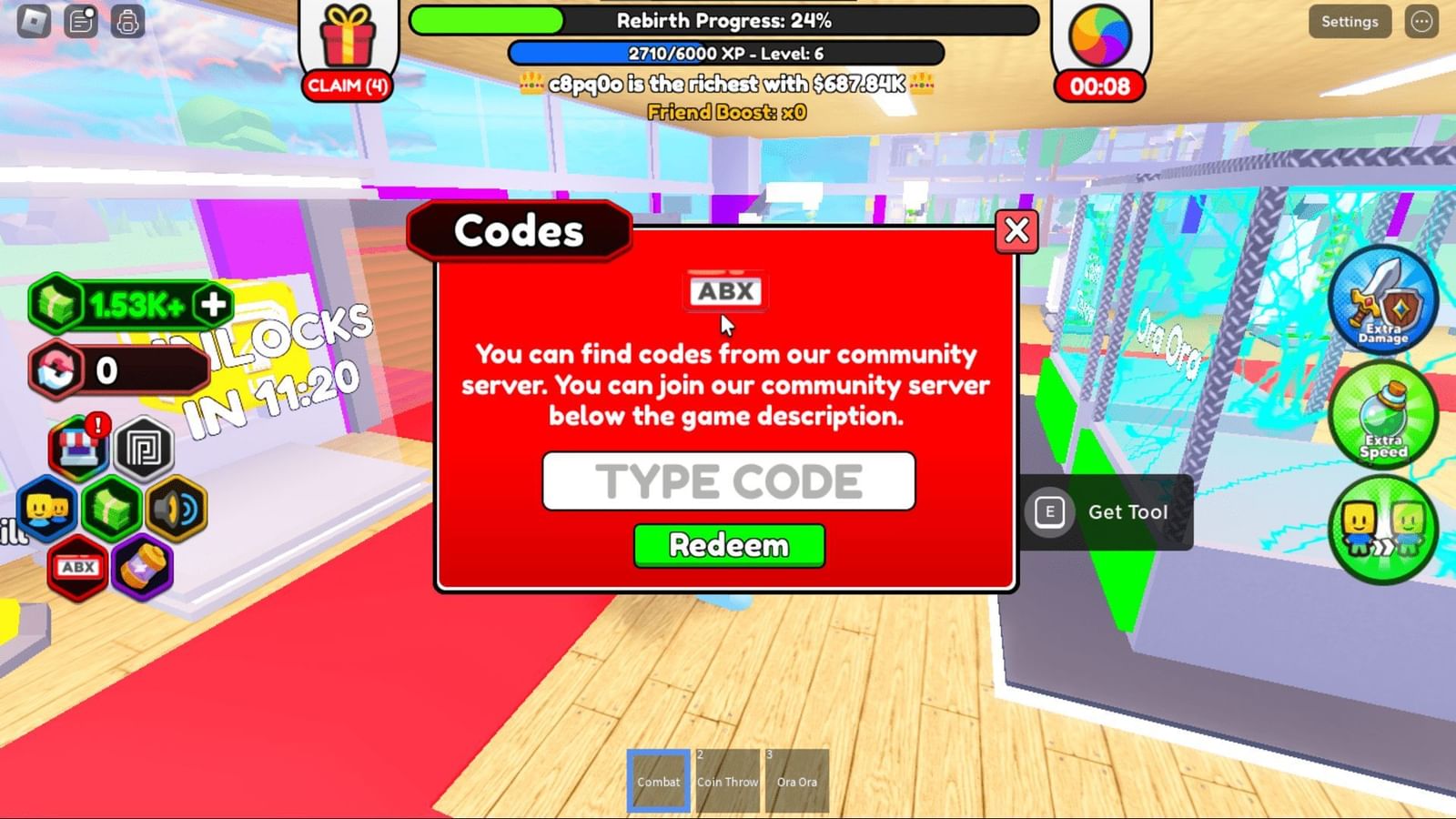Select the Ora Ora hotbar slot
Viewport: 1456px width, 819px height.
pos(797,780)
